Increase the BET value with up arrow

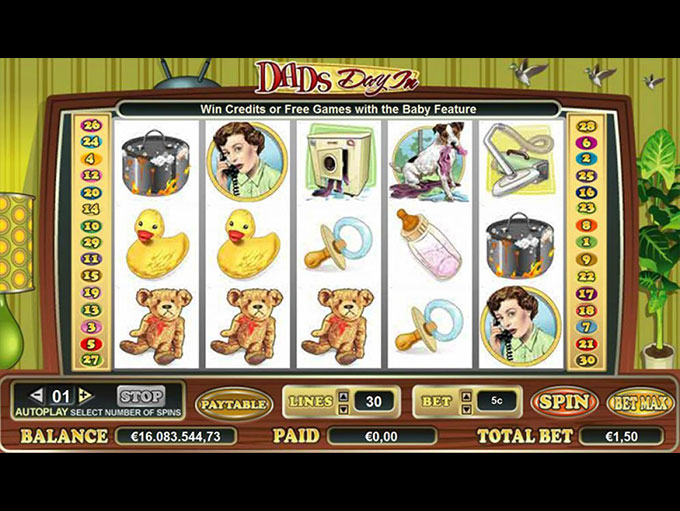point(467,395)
